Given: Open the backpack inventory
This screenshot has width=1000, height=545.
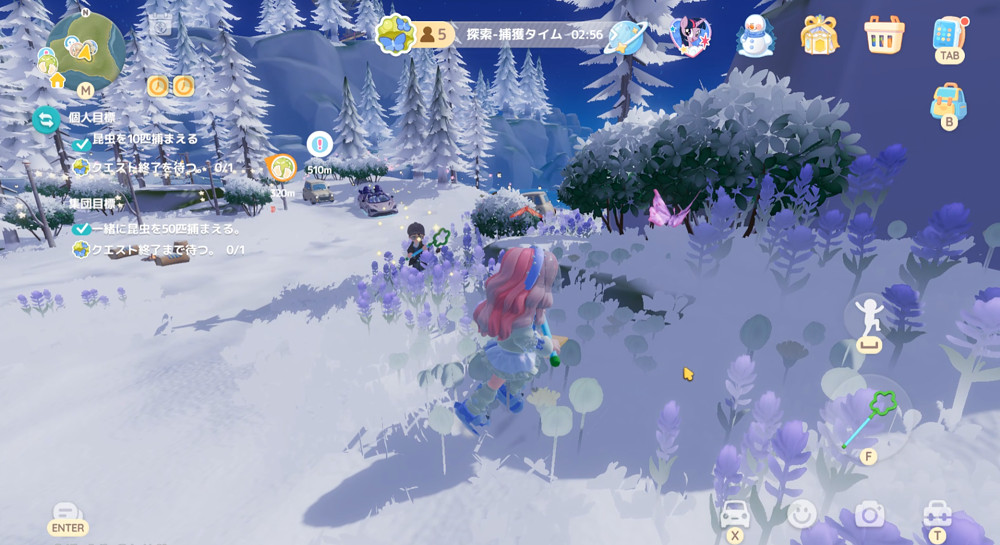Looking at the screenshot, I should [948, 102].
